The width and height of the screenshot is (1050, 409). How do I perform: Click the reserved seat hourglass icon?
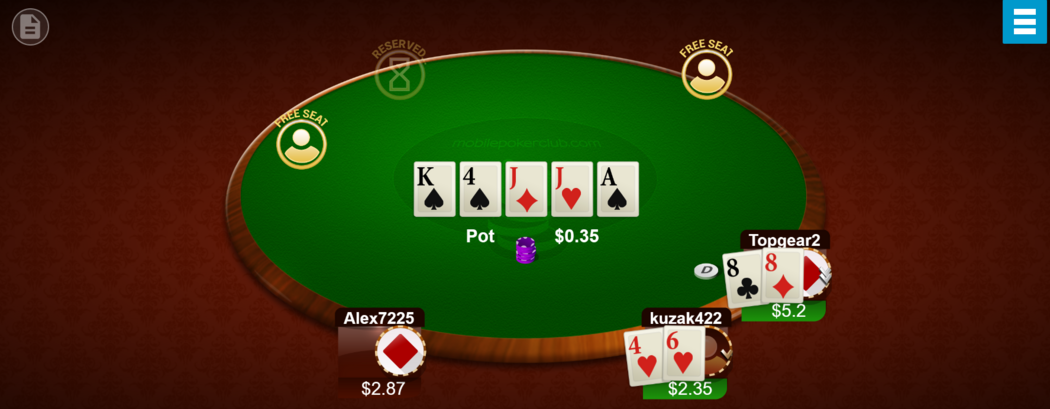pyautogui.click(x=399, y=75)
